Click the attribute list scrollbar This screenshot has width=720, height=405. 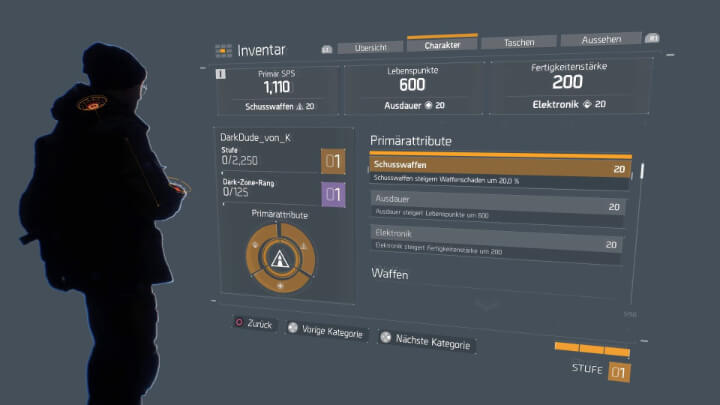642,171
